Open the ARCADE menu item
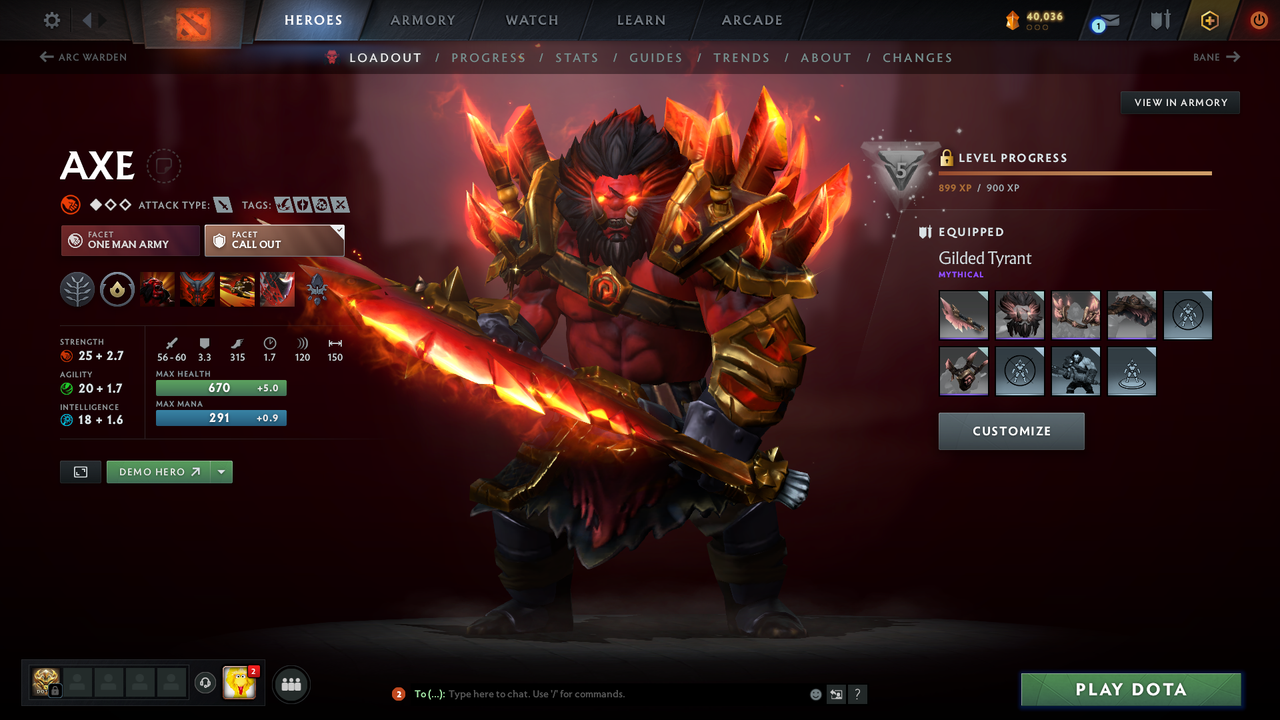Viewport: 1280px width, 720px height. coord(751,20)
